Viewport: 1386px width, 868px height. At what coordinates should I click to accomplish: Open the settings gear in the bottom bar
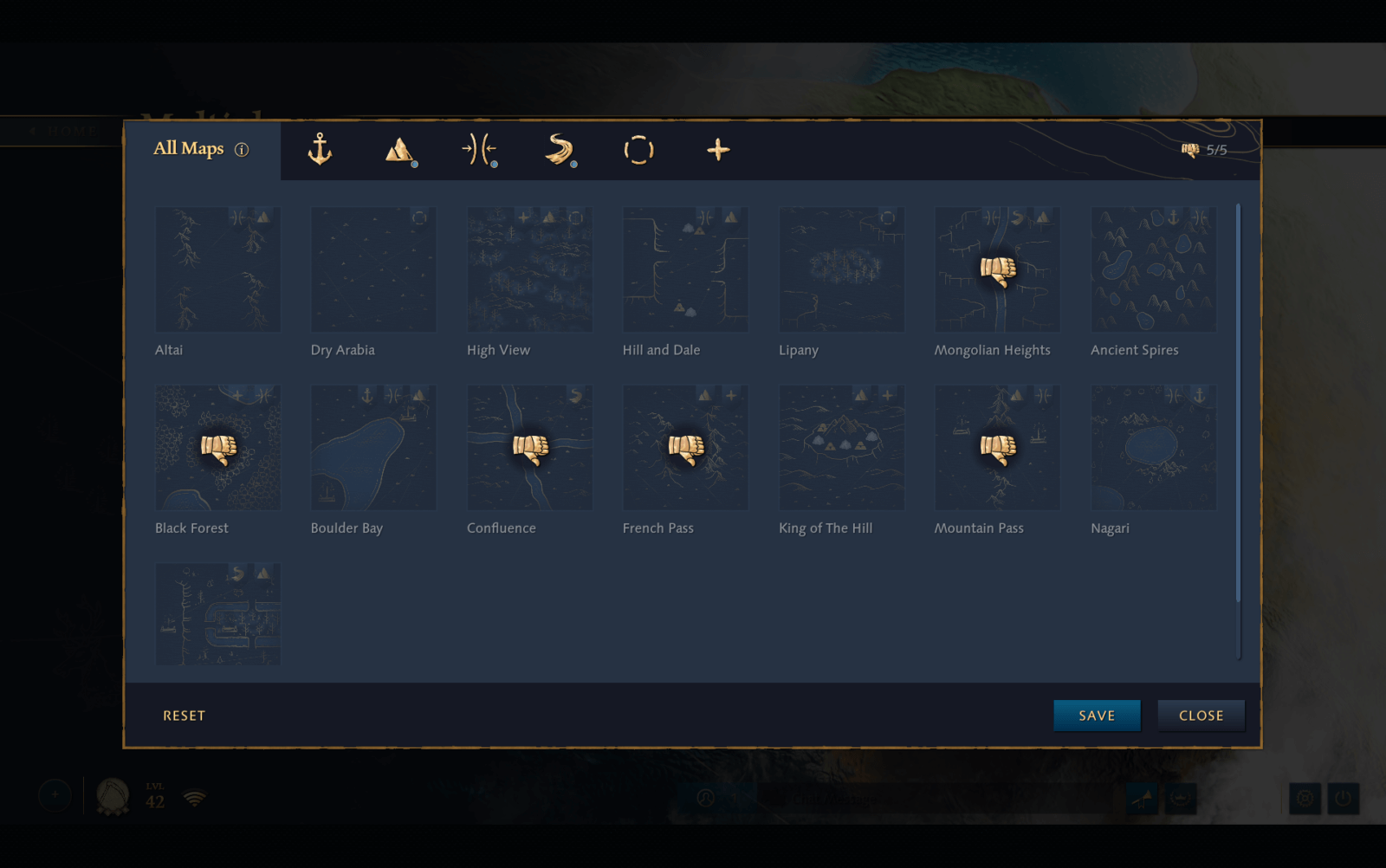pyautogui.click(x=1305, y=798)
